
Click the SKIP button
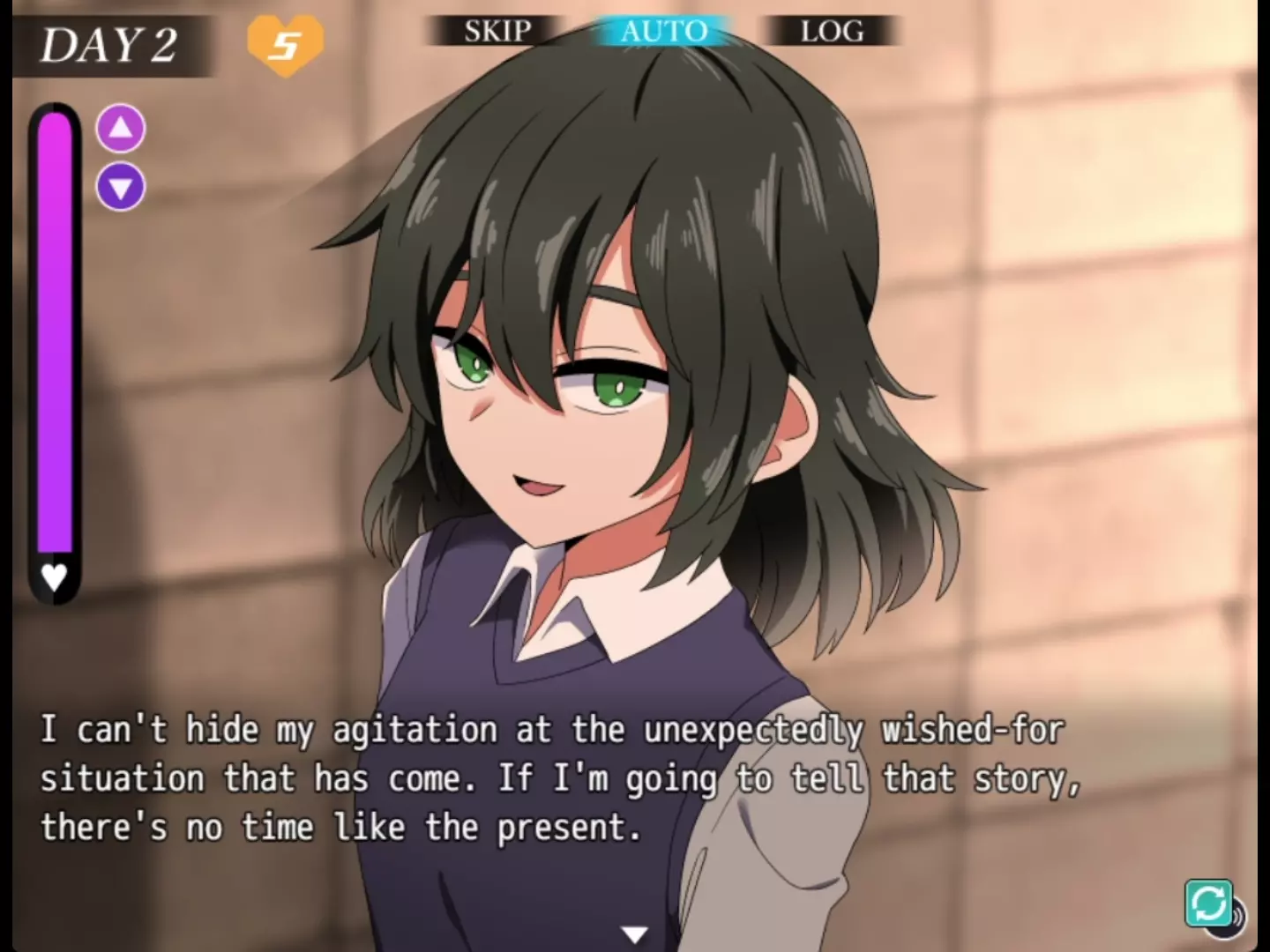(x=497, y=32)
